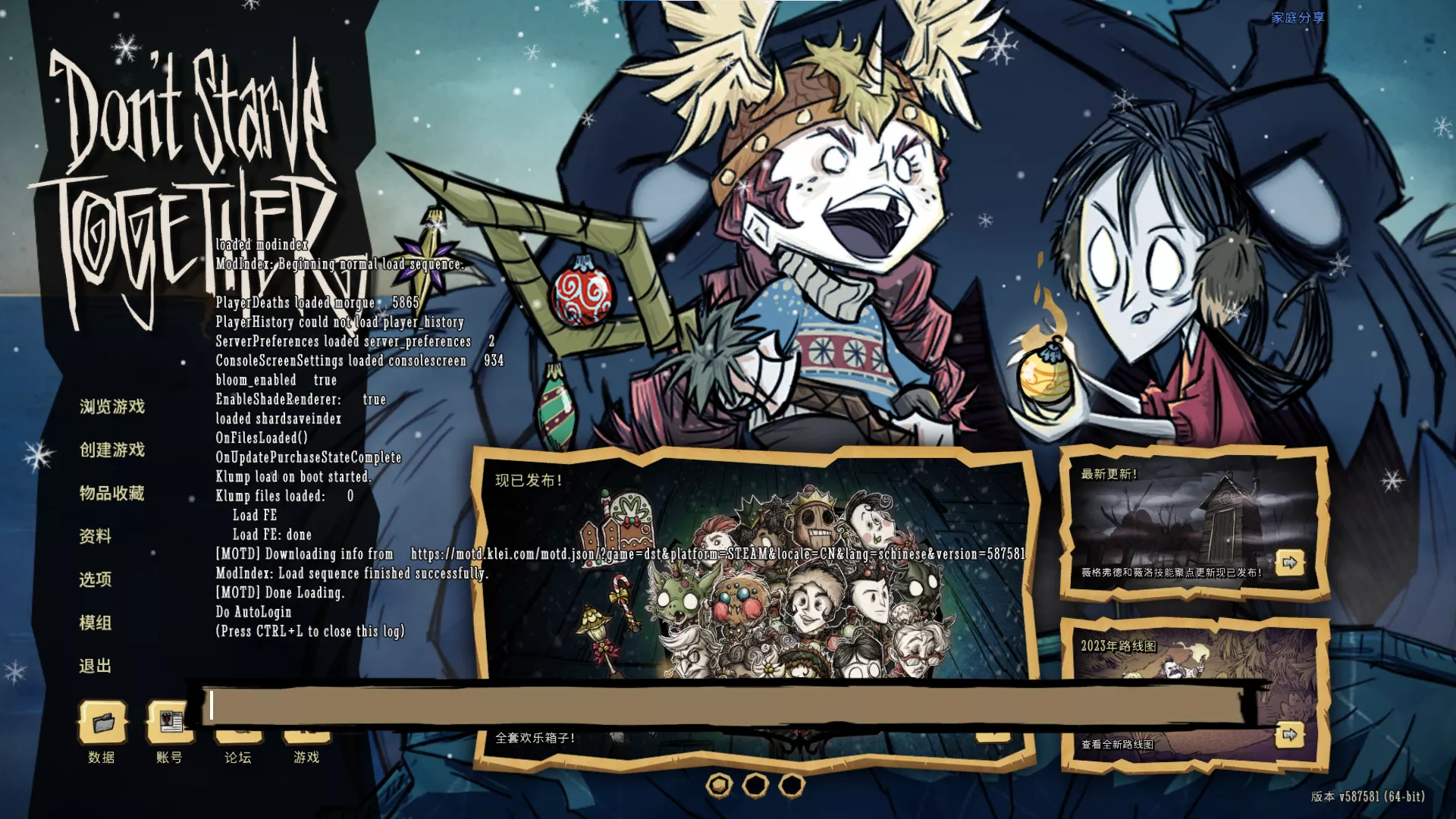The width and height of the screenshot is (1456, 819).
Task: Select 创建游戏 (Host Game) from main menu
Action: [111, 450]
